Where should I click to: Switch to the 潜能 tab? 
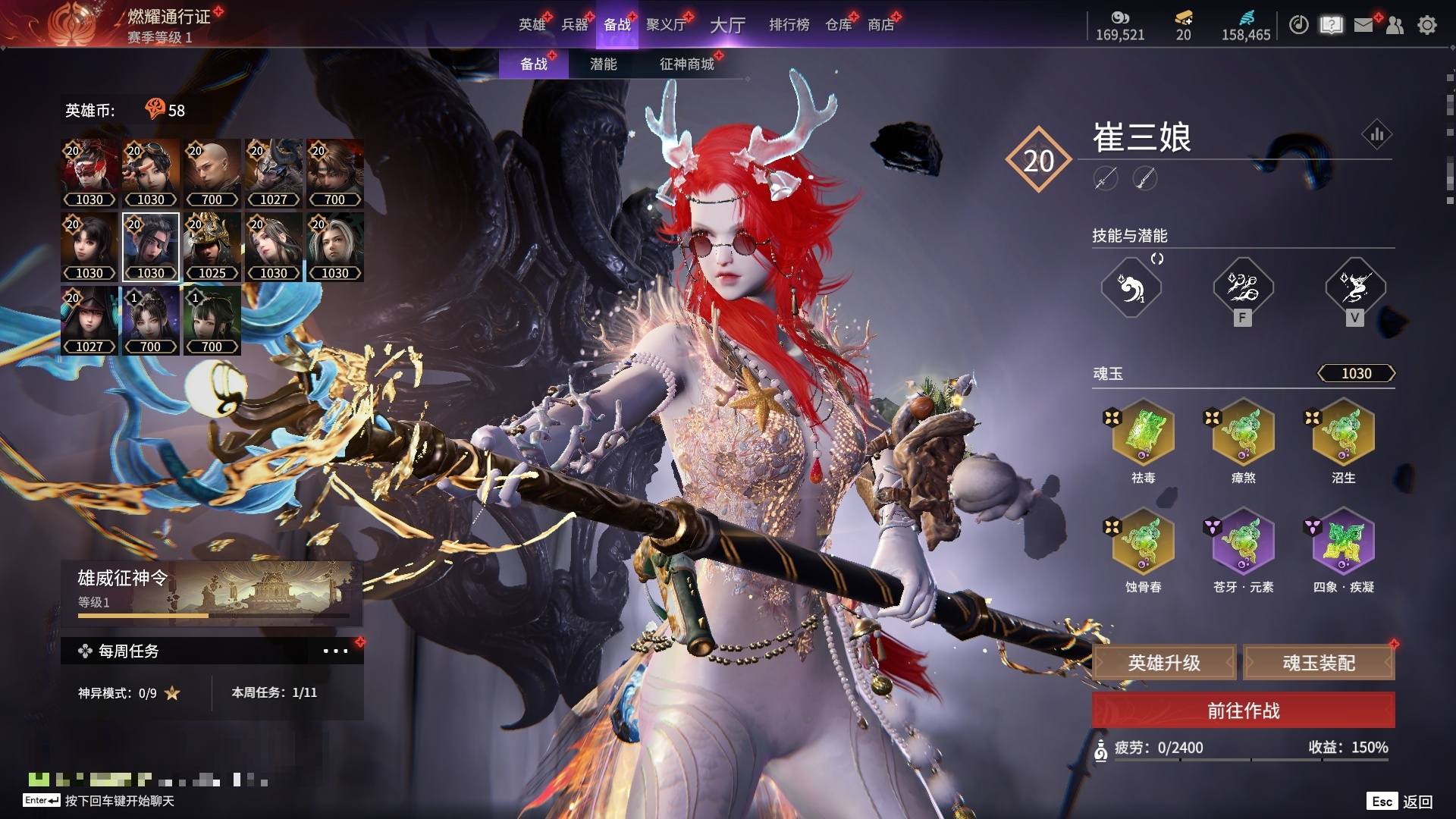[x=603, y=64]
